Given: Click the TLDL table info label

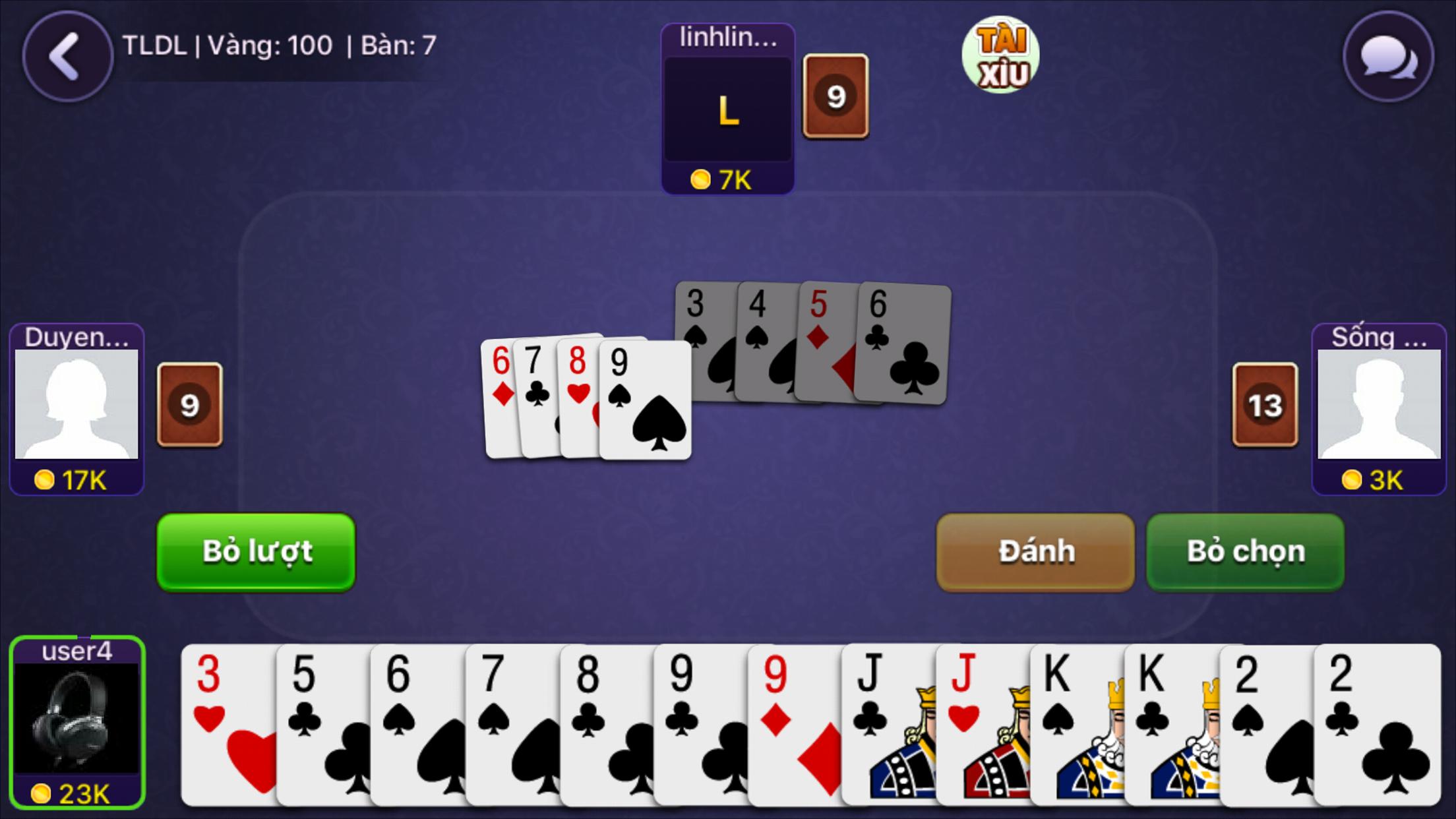Looking at the screenshot, I should tap(277, 46).
